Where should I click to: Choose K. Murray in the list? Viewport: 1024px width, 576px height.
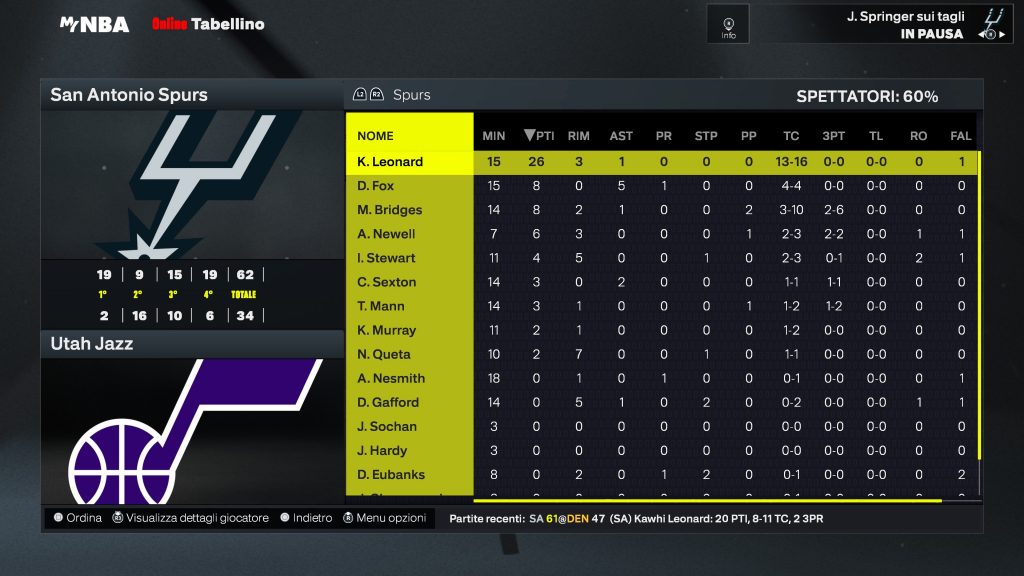pos(386,330)
